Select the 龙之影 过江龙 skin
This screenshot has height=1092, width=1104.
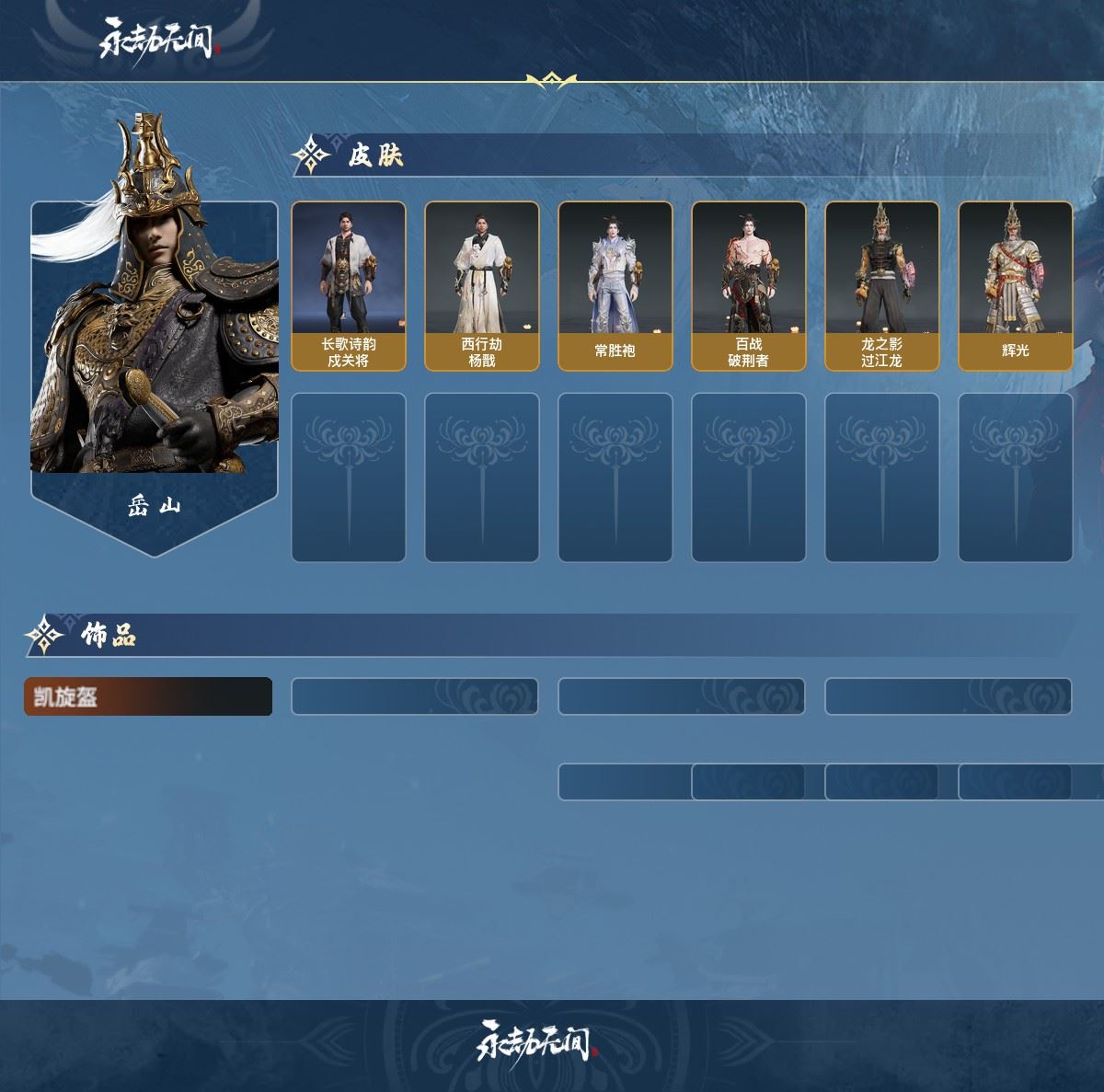[x=882, y=286]
